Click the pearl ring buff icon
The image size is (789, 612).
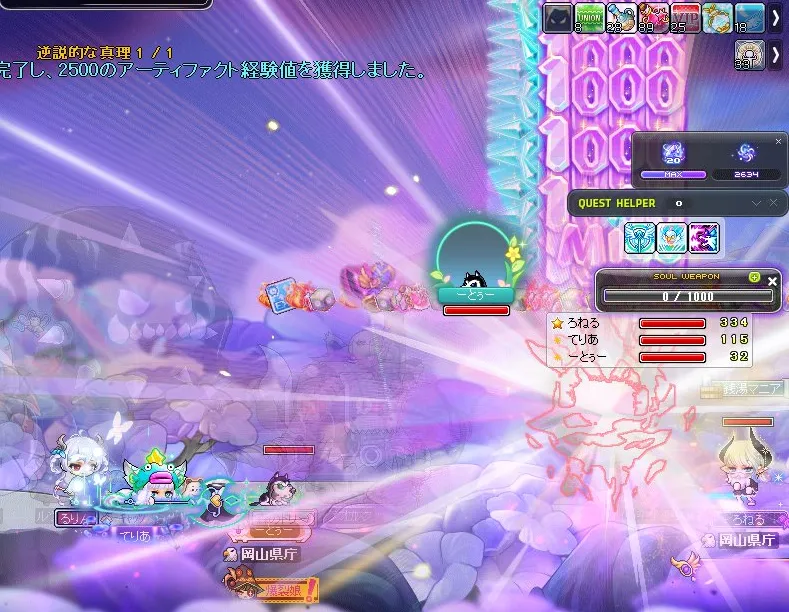pos(749,55)
